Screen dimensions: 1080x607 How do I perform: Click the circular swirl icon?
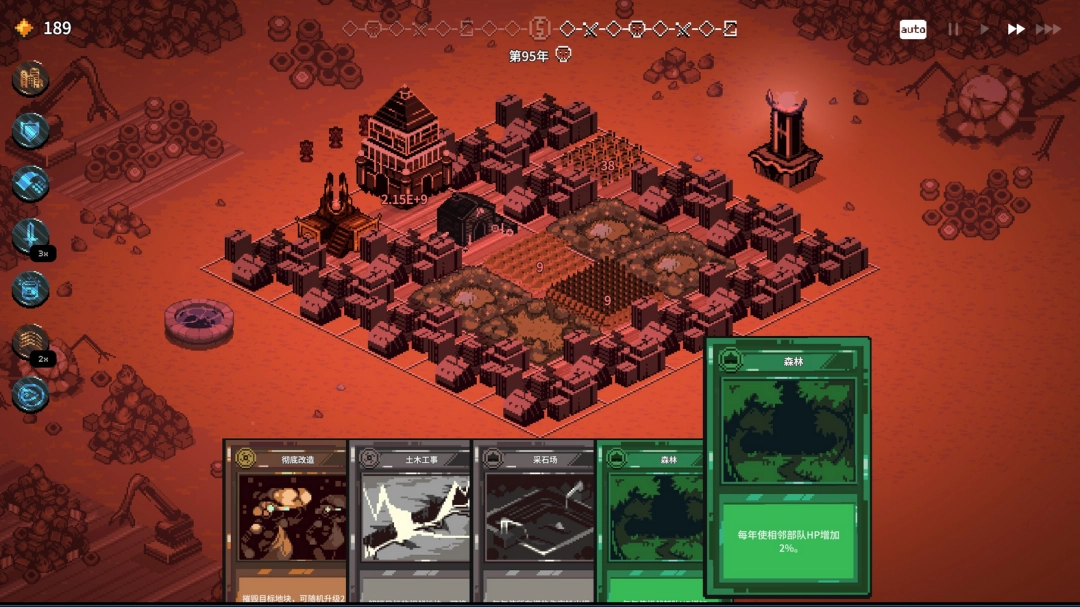click(31, 395)
